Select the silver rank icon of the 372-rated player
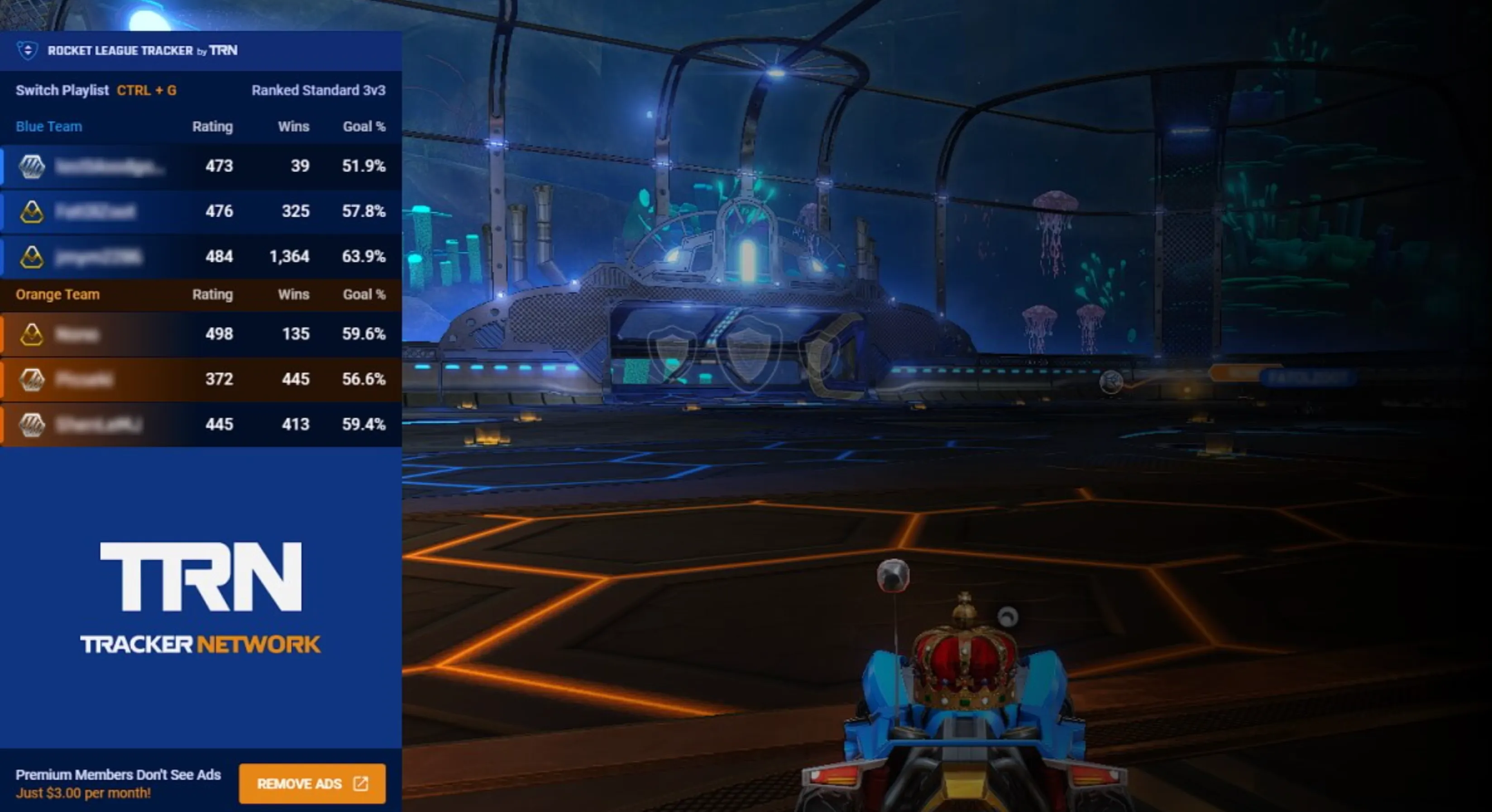Screen dimensions: 1492x812 [x=33, y=379]
